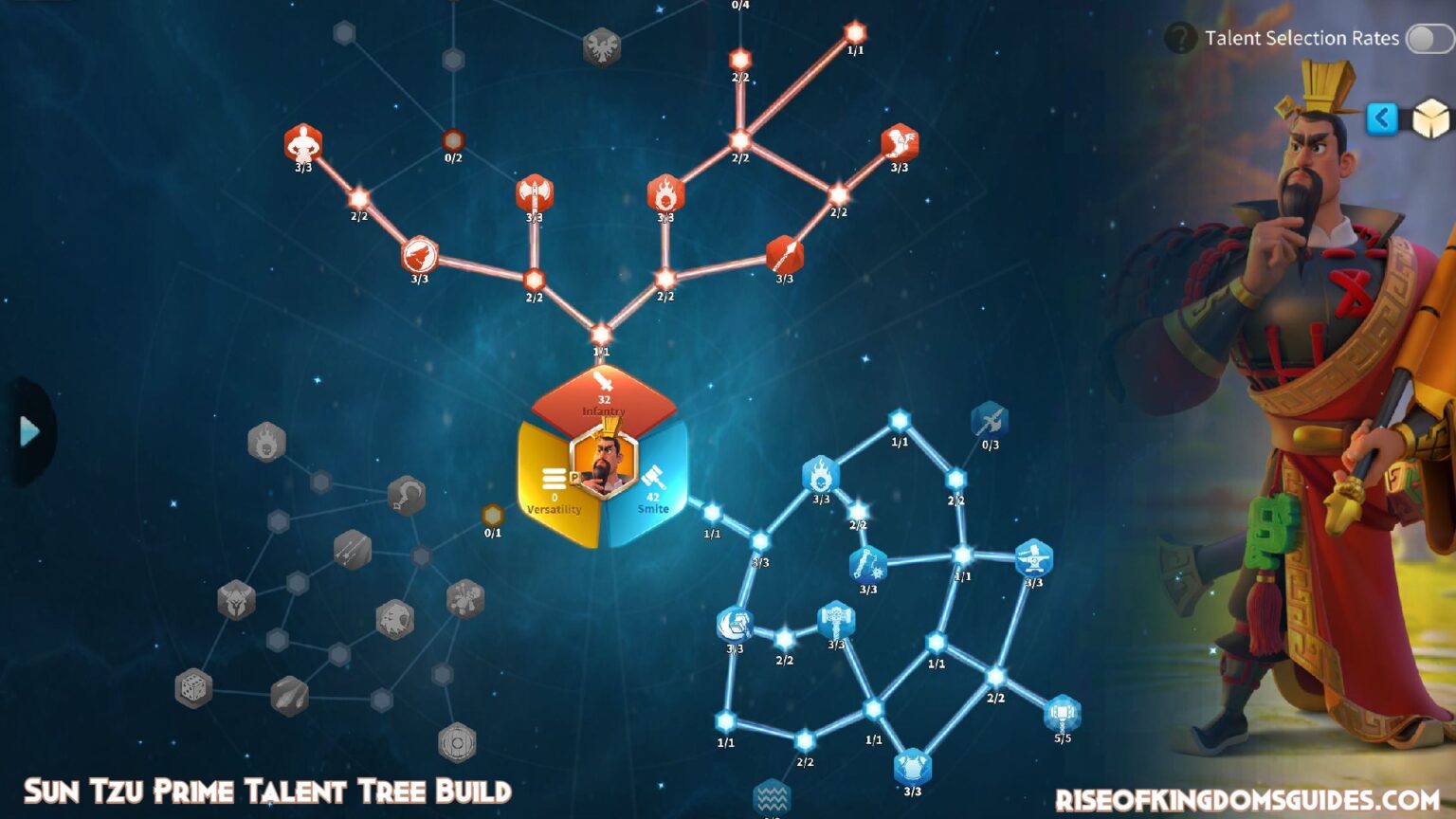Click the blue back arrow button
Viewport: 1456px width, 819px height.
(x=1382, y=118)
